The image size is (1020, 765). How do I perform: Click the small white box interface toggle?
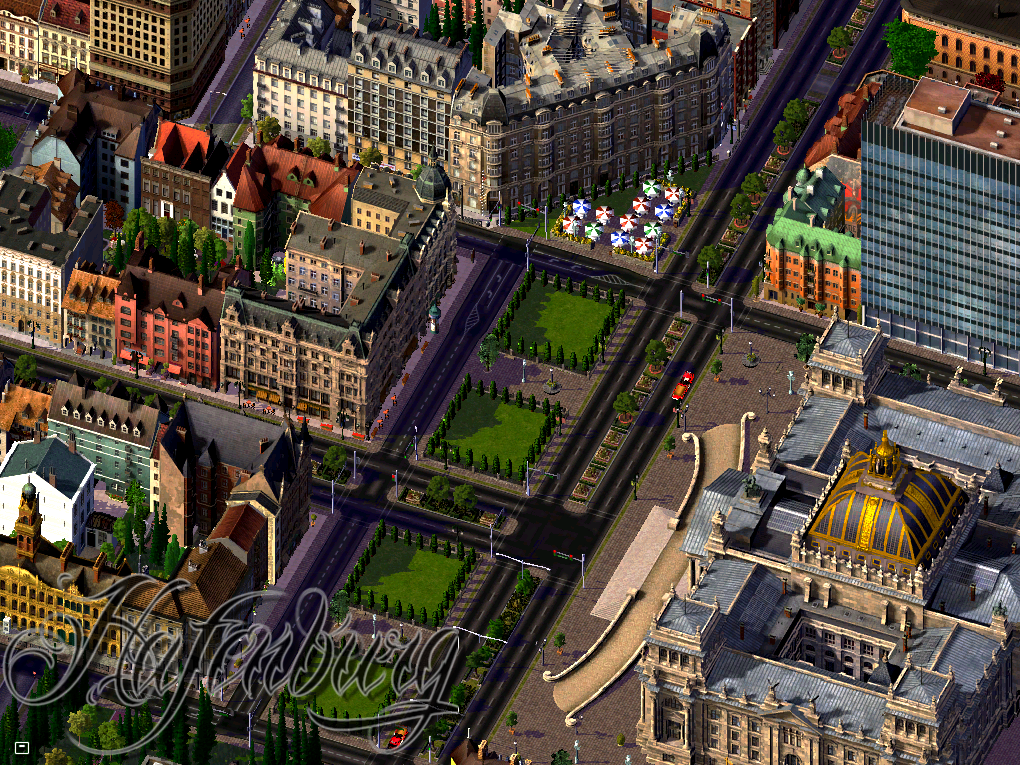(22, 746)
